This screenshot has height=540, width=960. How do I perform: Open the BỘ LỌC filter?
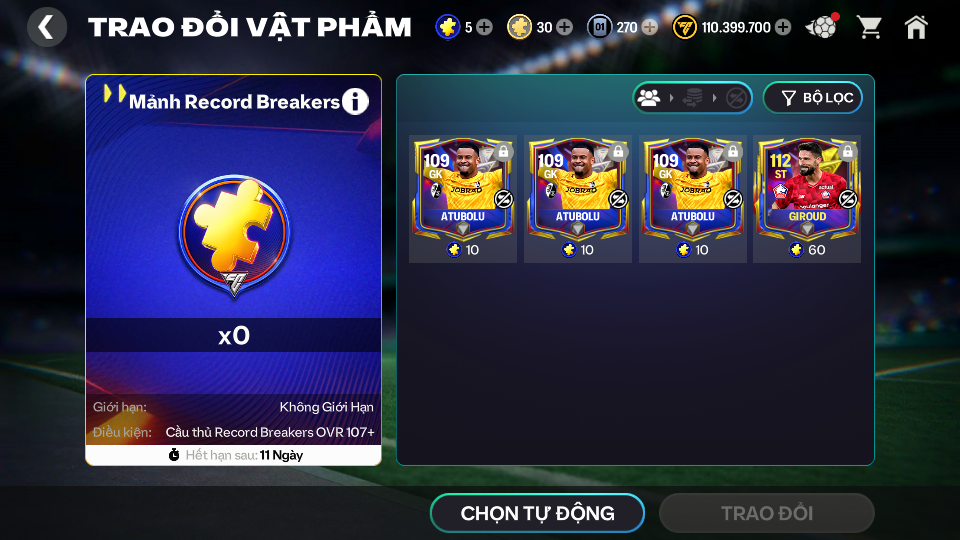tap(812, 98)
